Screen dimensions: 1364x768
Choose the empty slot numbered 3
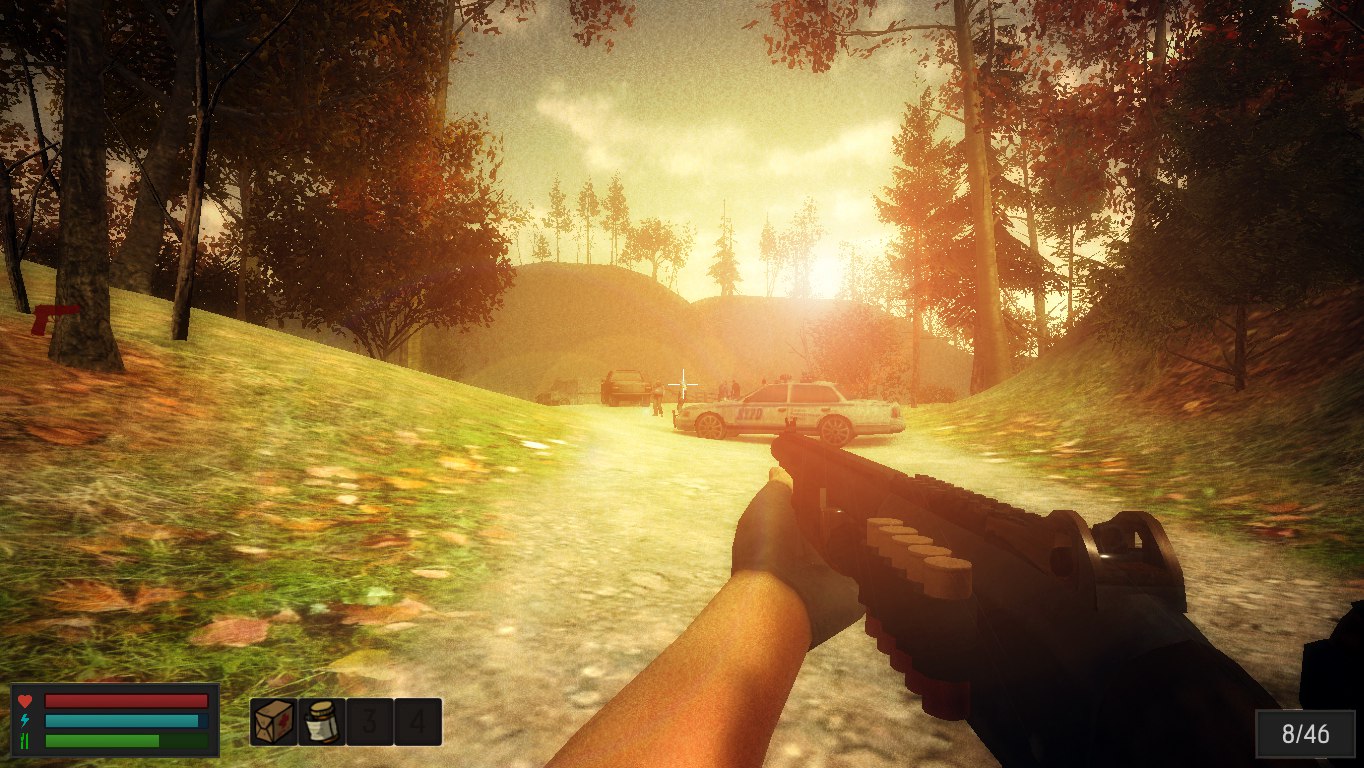point(370,721)
